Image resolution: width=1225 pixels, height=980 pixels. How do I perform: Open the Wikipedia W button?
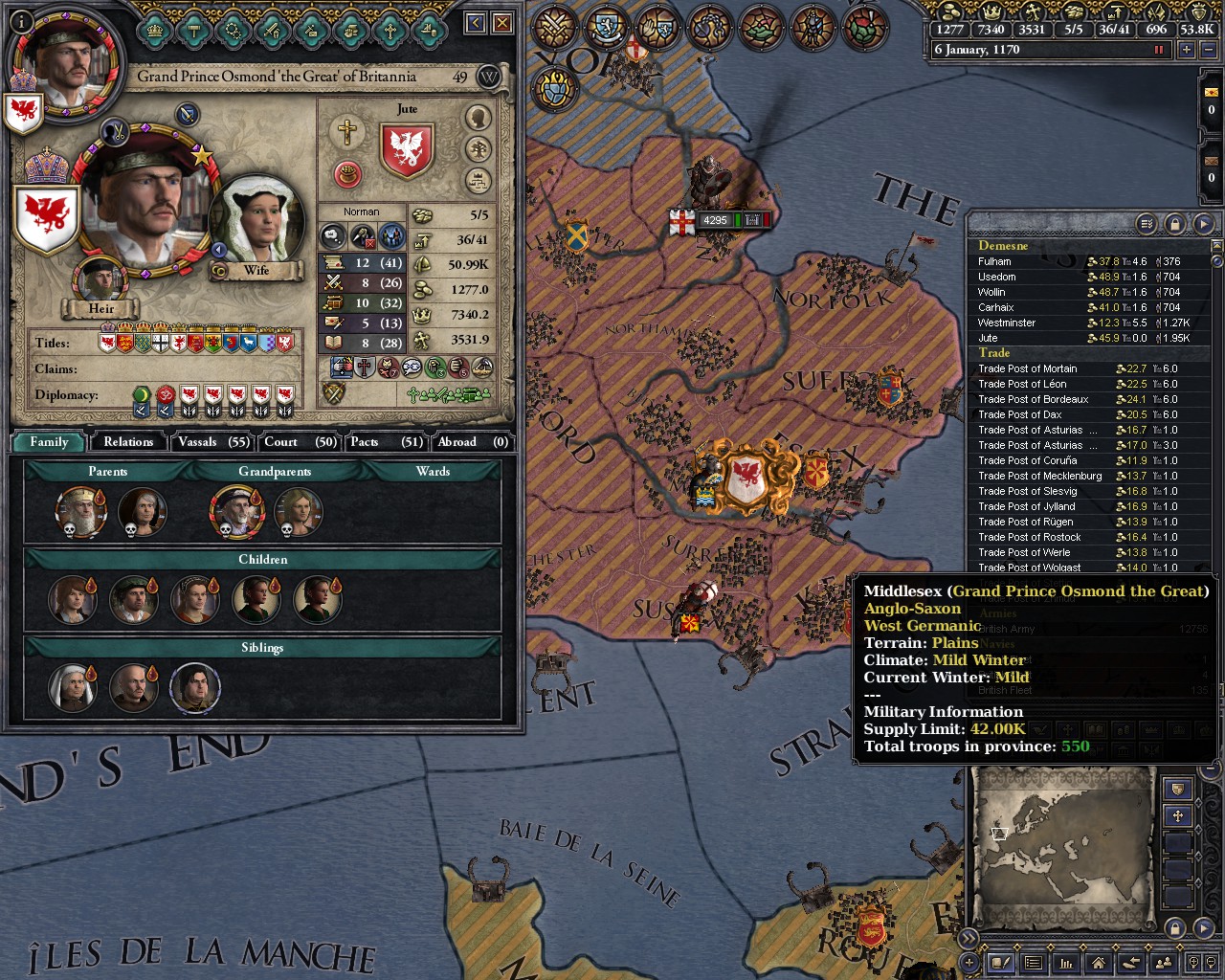pos(489,77)
